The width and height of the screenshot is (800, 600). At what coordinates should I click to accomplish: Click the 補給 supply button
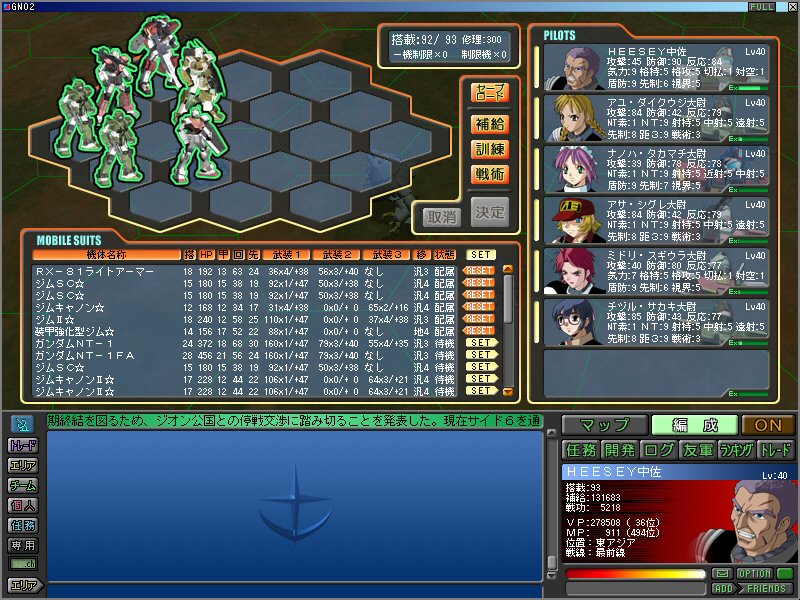(x=490, y=124)
